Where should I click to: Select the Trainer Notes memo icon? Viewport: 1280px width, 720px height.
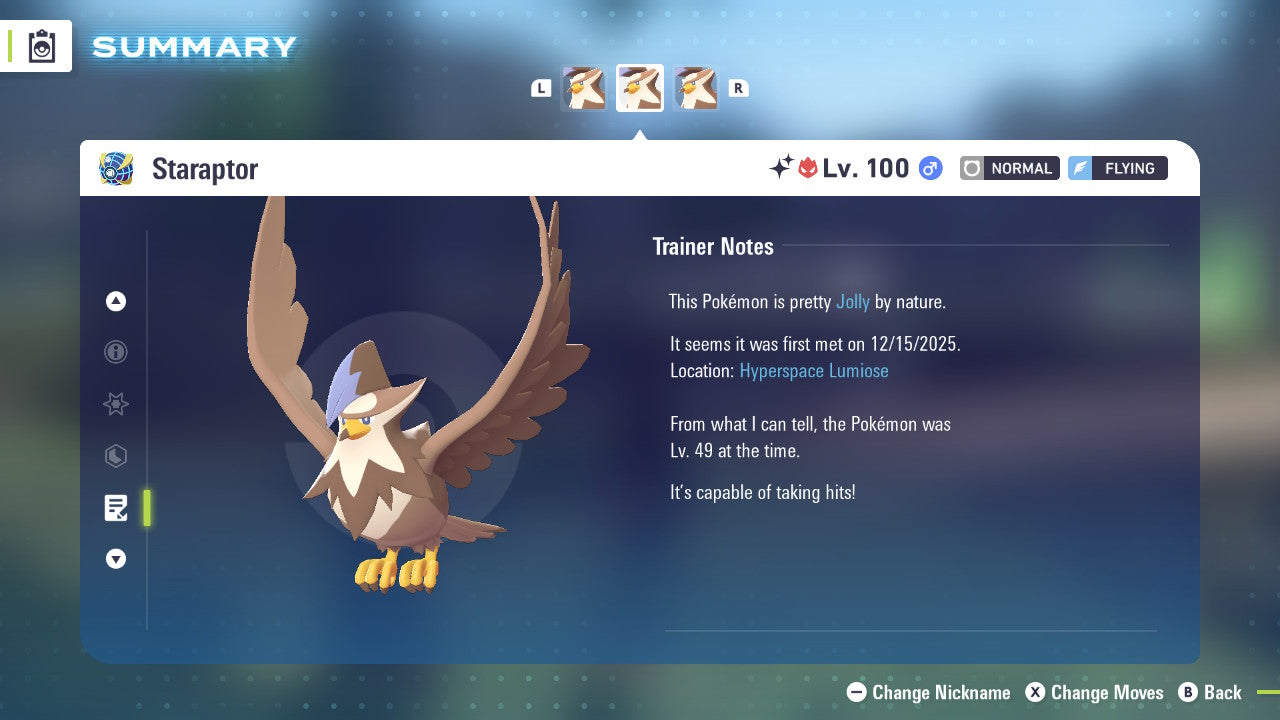[116, 508]
